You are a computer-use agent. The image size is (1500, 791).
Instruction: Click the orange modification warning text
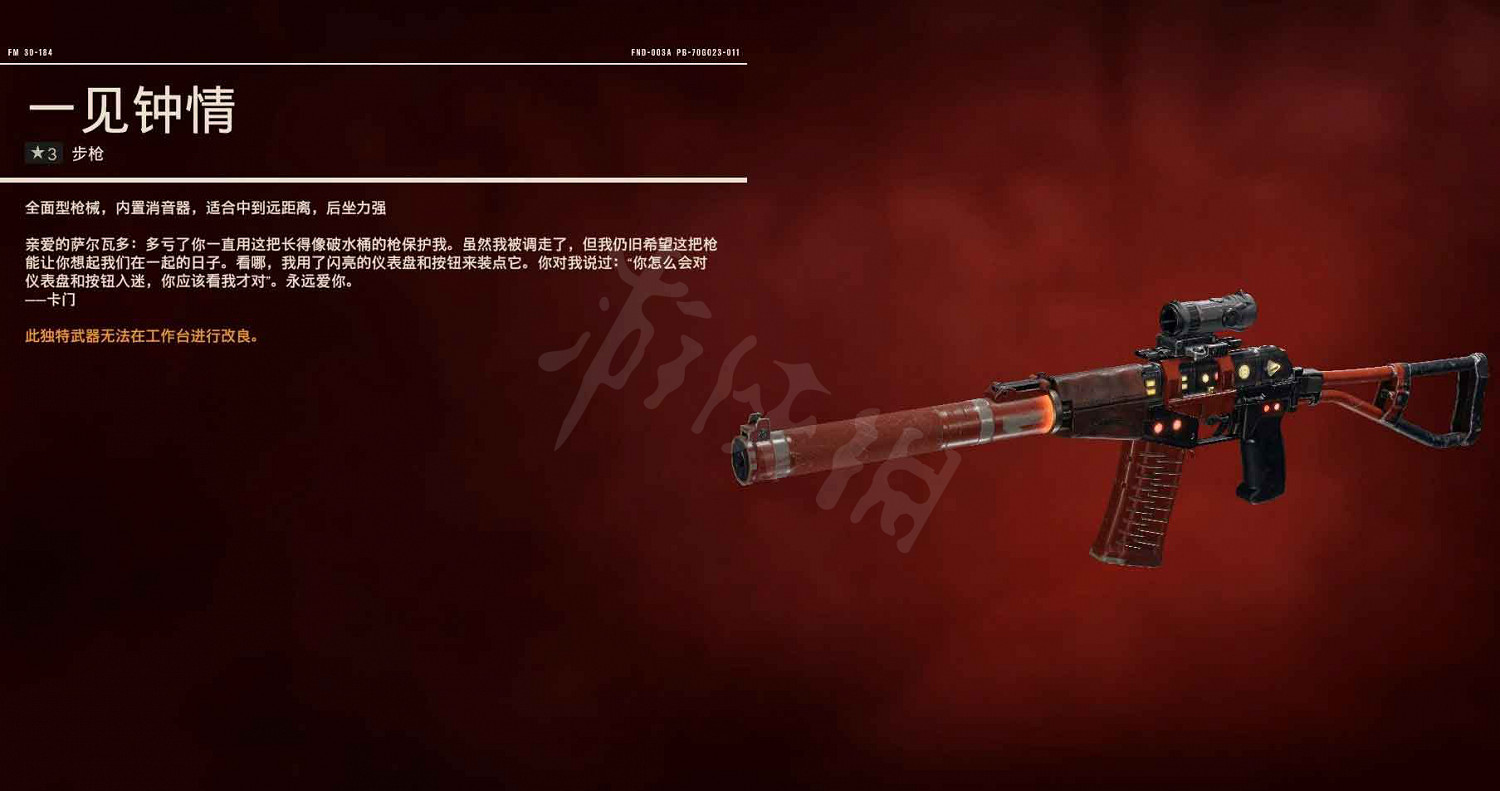point(140,337)
